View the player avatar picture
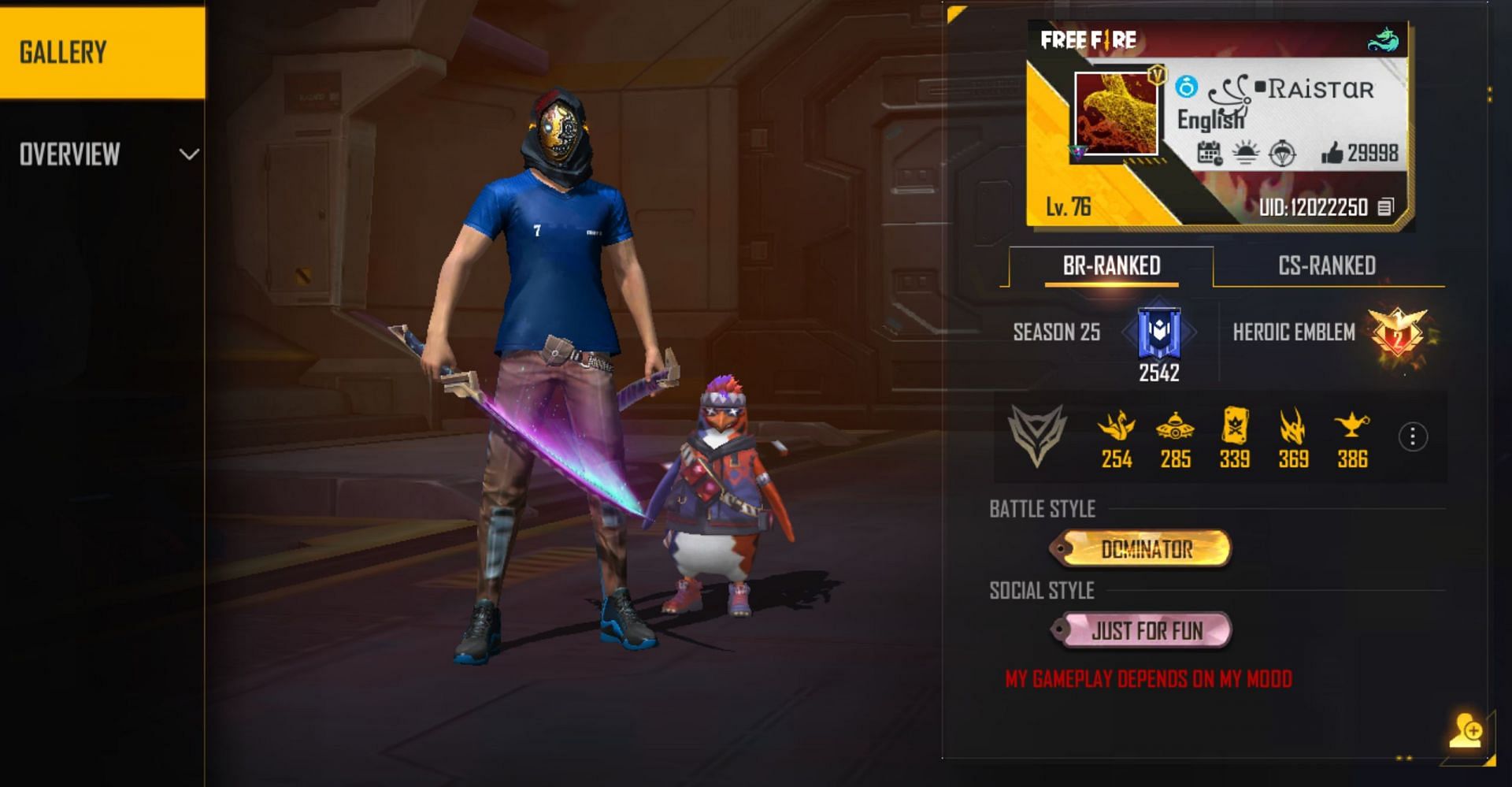The height and width of the screenshot is (787, 1512). click(1116, 114)
